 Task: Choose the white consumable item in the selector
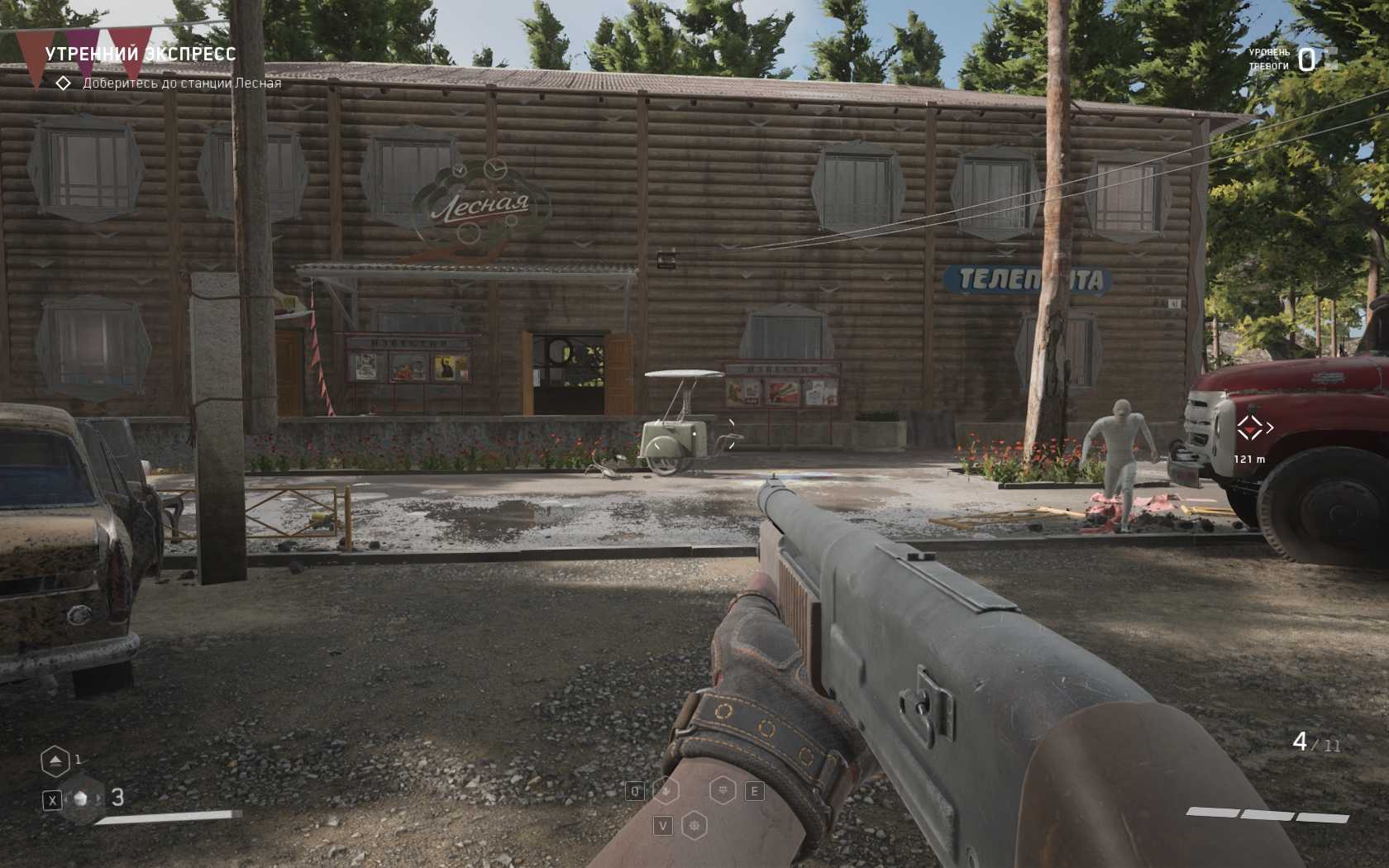(82, 799)
